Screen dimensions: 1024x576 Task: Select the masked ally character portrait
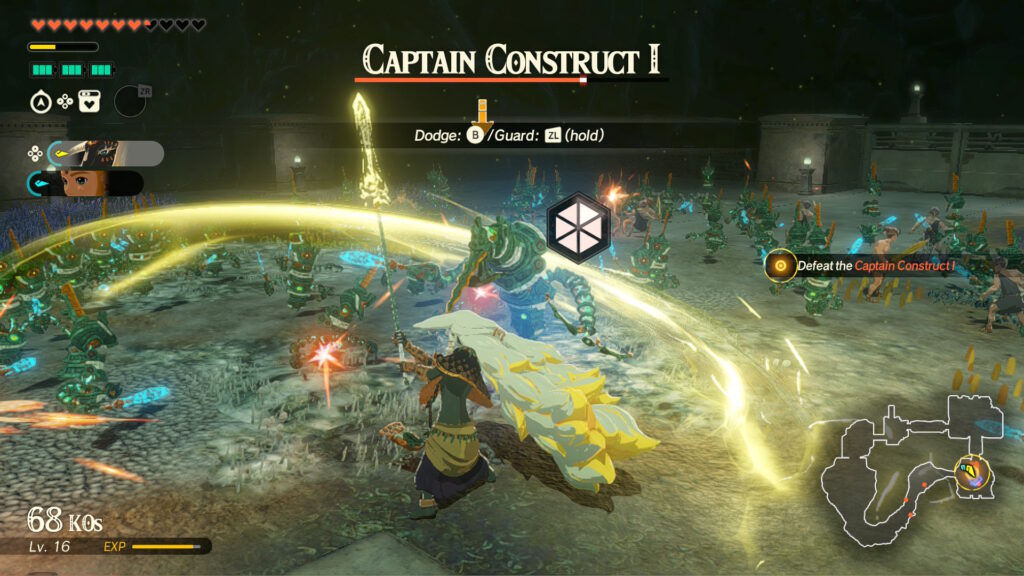pyautogui.click(x=104, y=153)
